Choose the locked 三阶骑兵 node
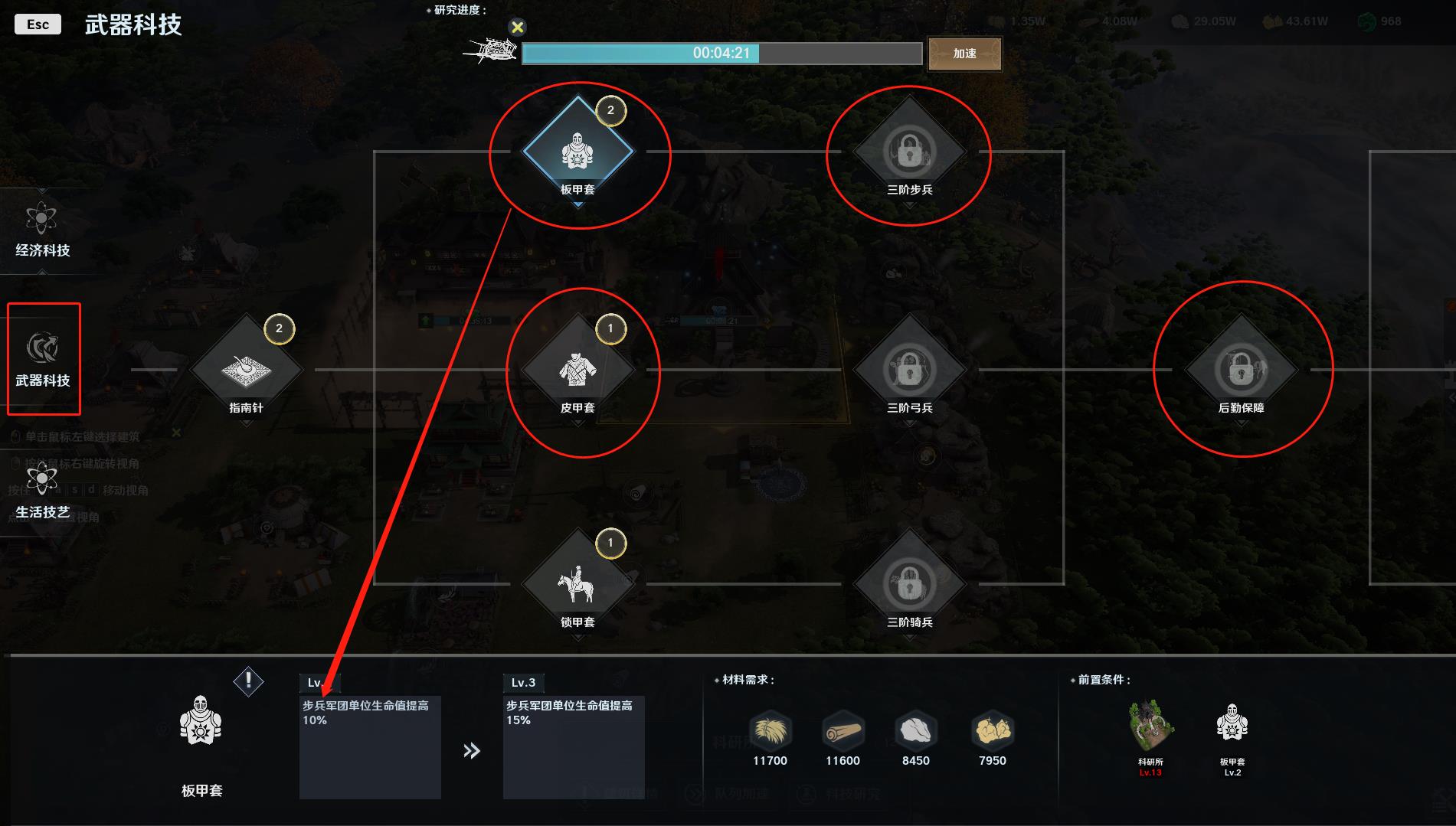The width and height of the screenshot is (1456, 826). click(909, 584)
